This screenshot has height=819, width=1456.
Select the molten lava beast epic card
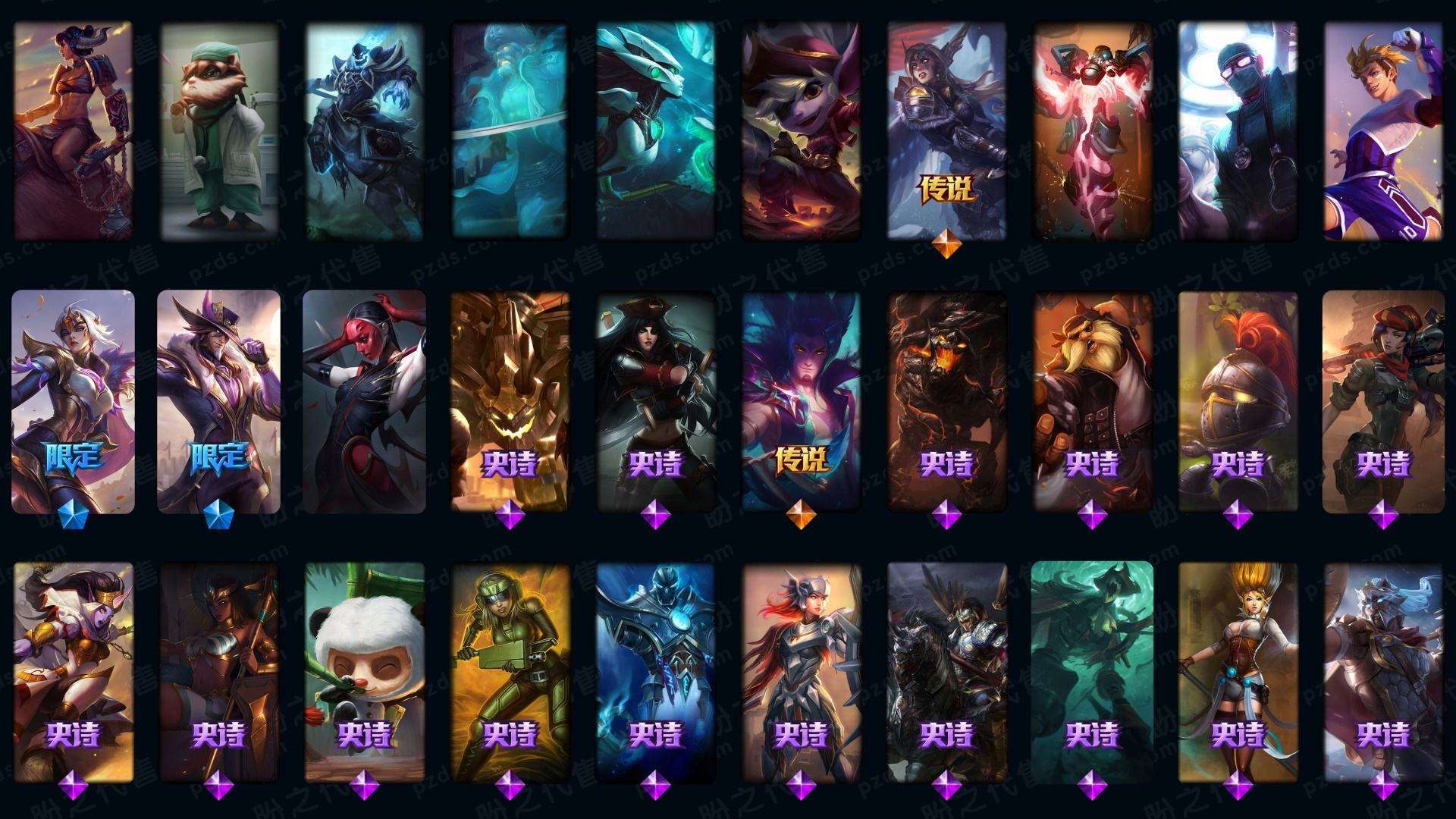(946, 400)
